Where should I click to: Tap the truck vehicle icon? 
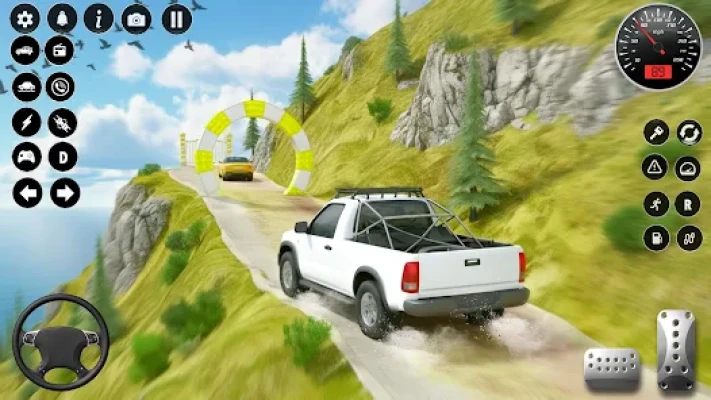[26, 51]
